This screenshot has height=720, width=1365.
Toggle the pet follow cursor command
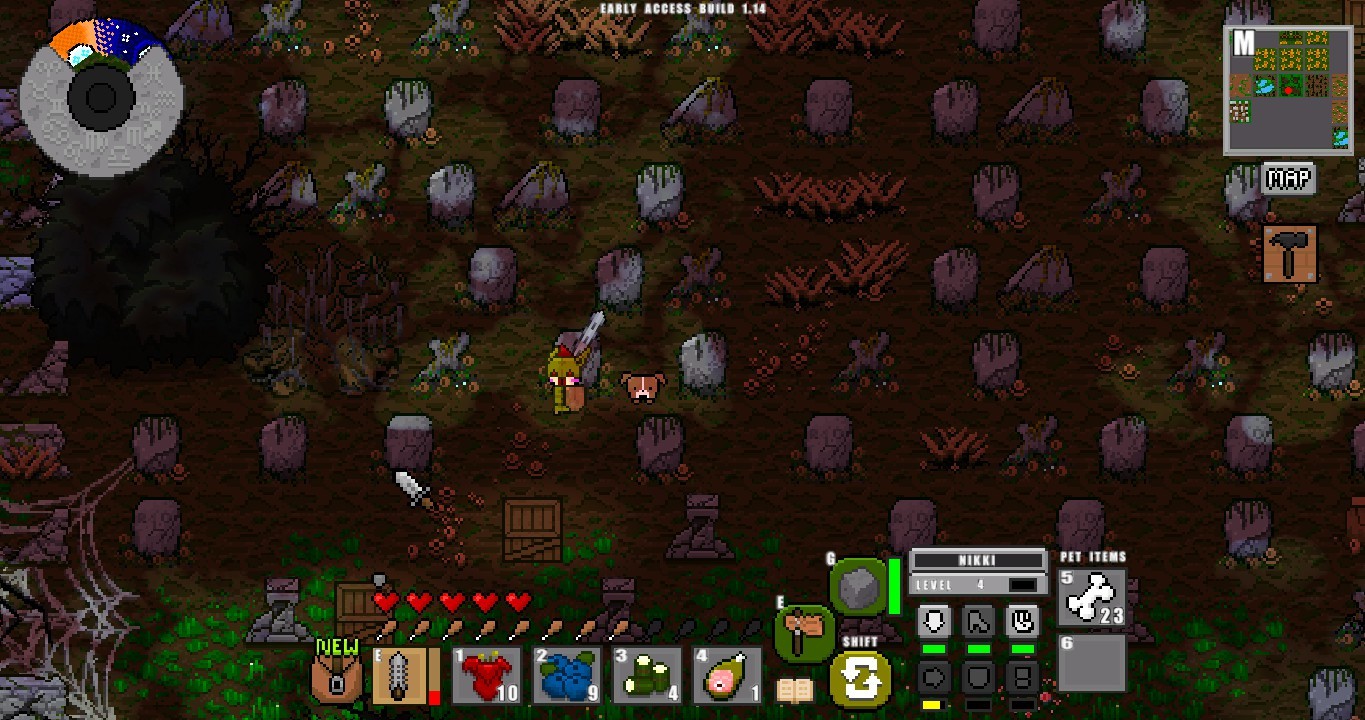click(977, 621)
